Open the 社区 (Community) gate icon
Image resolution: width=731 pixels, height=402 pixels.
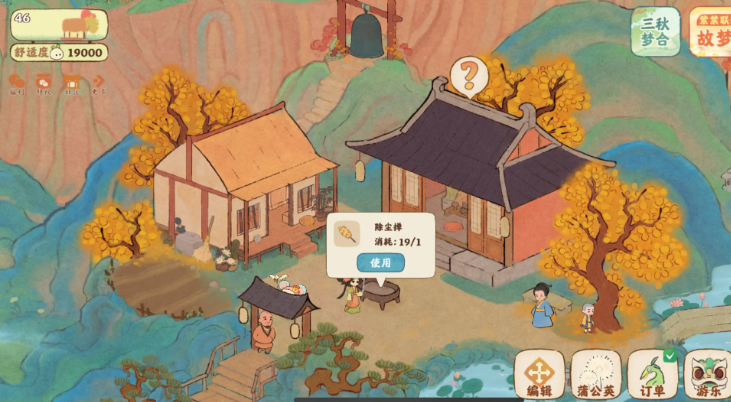(71, 82)
